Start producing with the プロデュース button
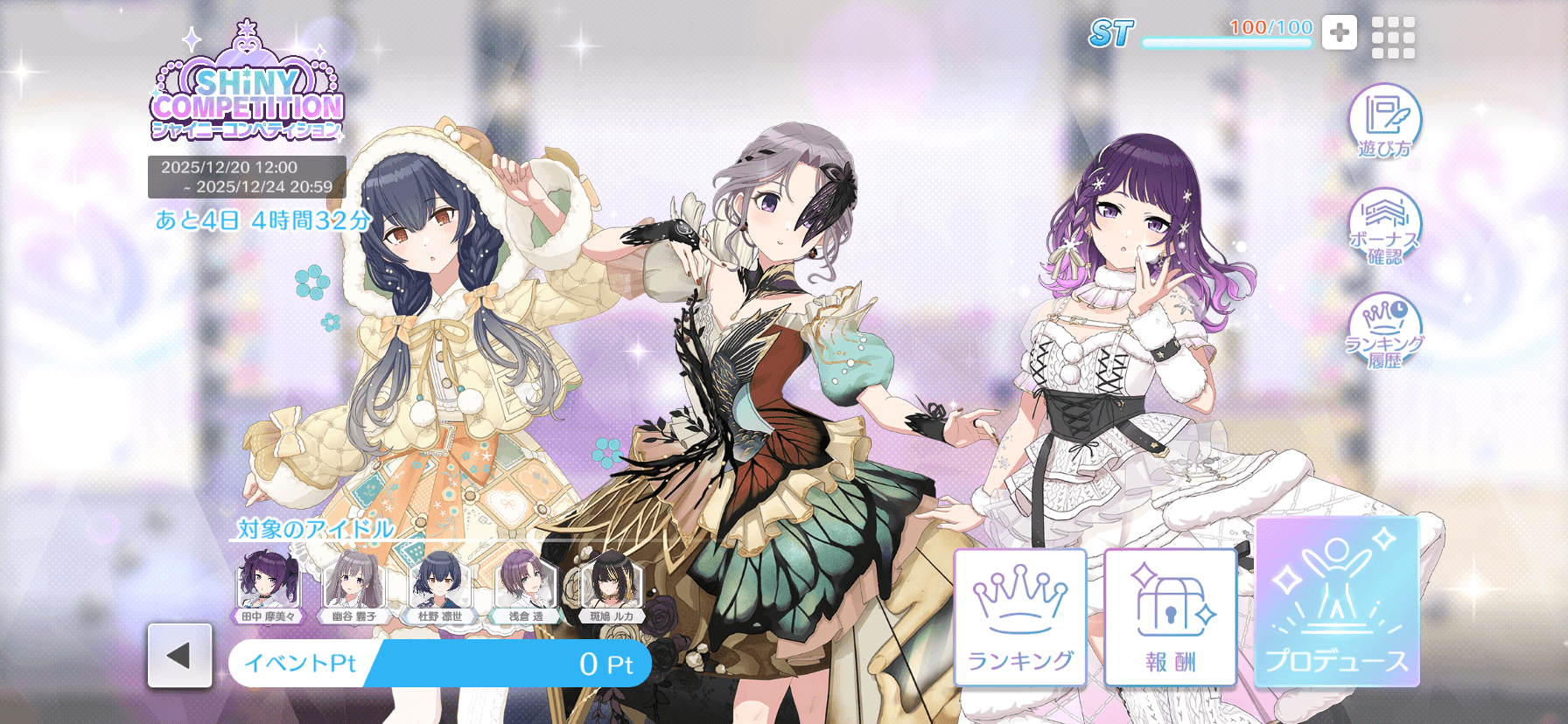 tap(1337, 602)
